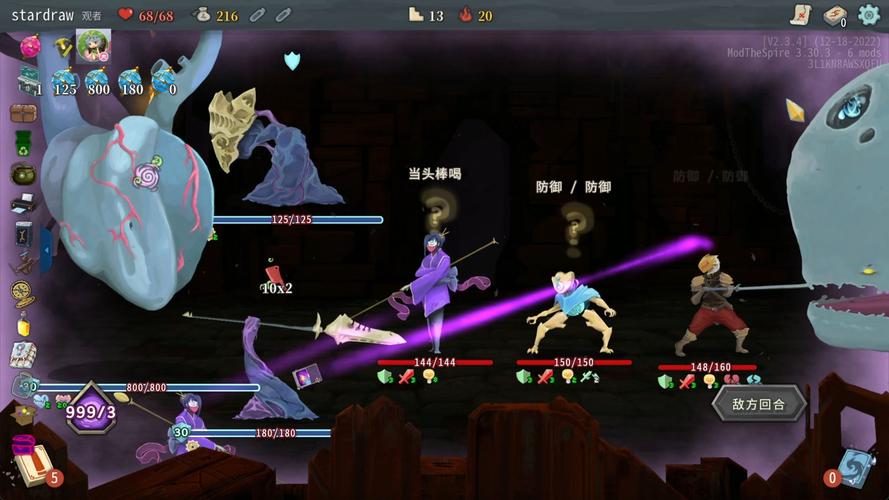Open the discard pile in the corner
Screen dimensions: 889x500
coord(856,467)
